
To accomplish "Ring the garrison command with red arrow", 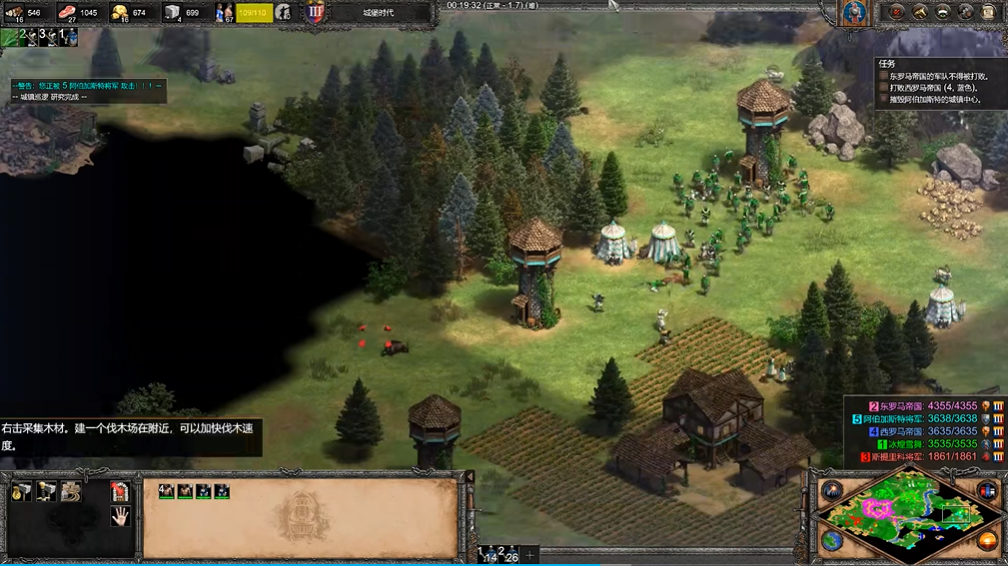I will 120,491.
